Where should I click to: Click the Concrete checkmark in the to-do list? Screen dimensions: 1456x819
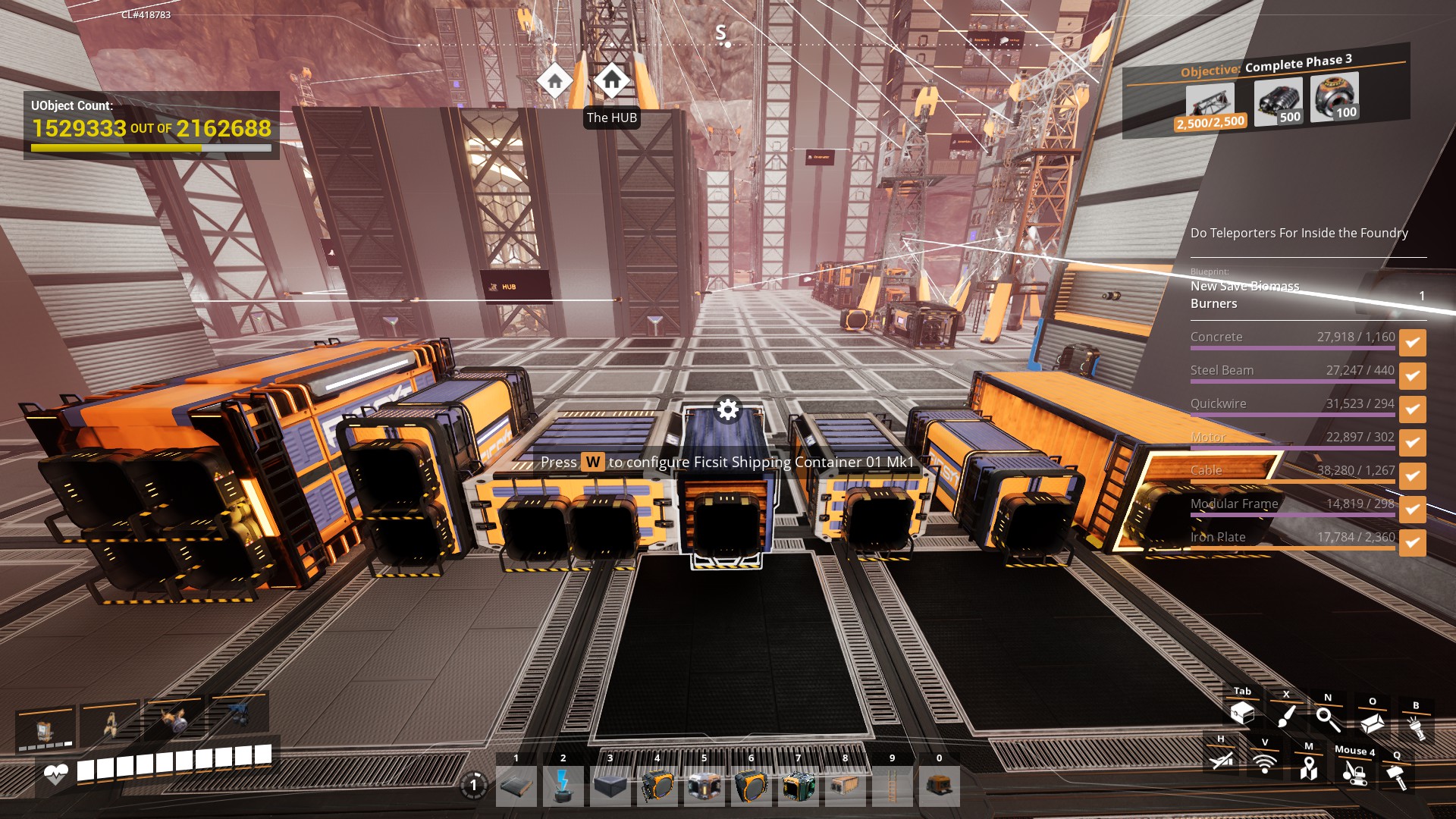tap(1412, 342)
